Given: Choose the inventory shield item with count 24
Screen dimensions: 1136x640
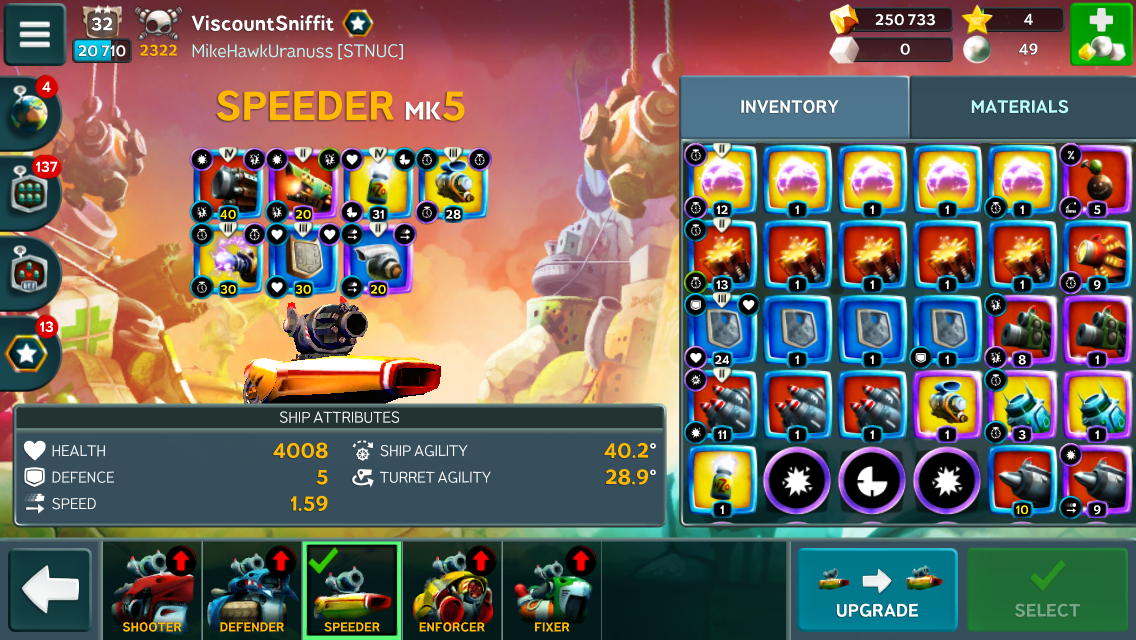Looking at the screenshot, I should pyautogui.click(x=722, y=330).
